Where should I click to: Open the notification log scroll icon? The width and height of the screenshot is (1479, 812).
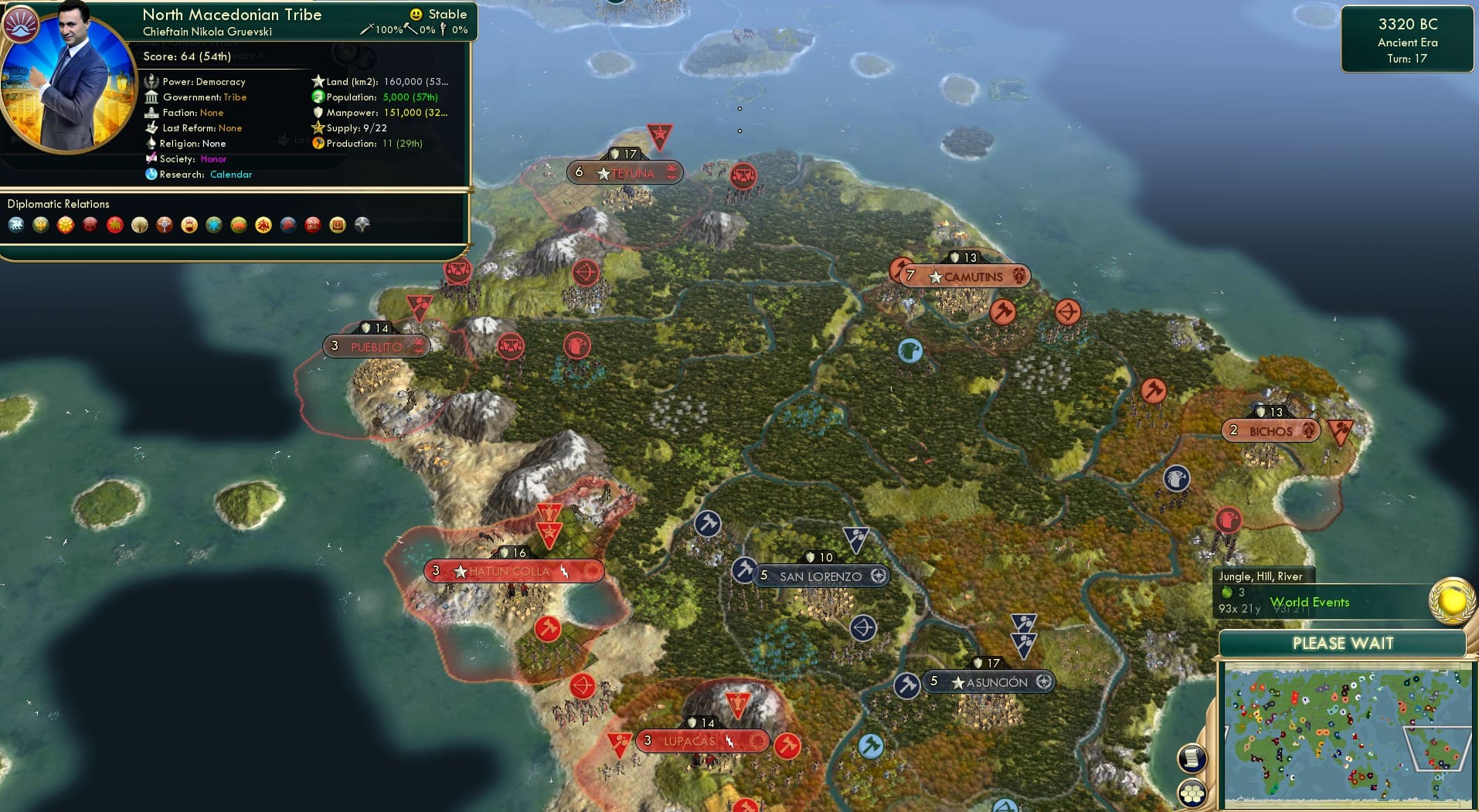tap(1192, 757)
